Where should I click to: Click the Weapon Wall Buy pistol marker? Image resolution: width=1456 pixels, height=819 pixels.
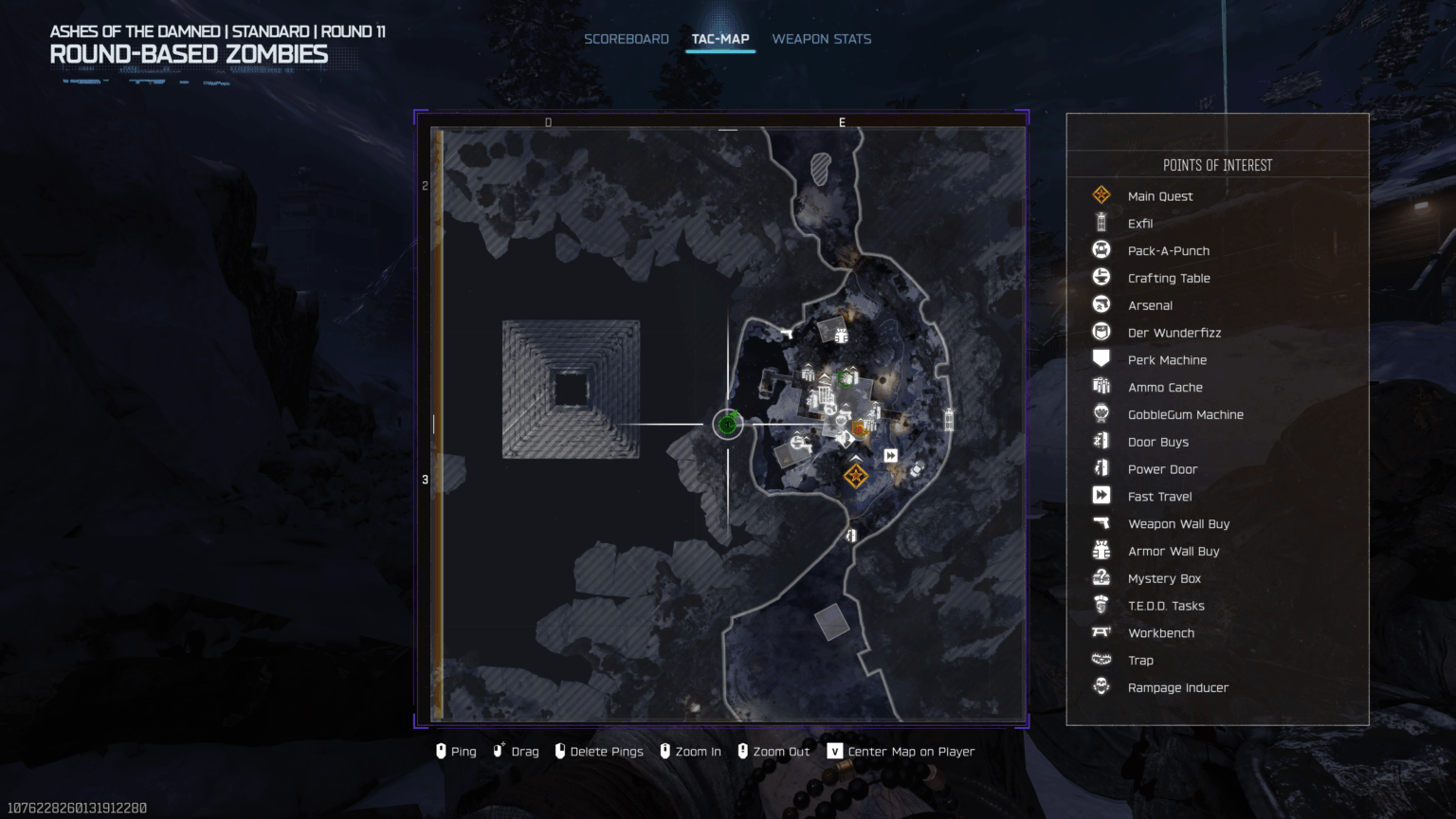[787, 333]
